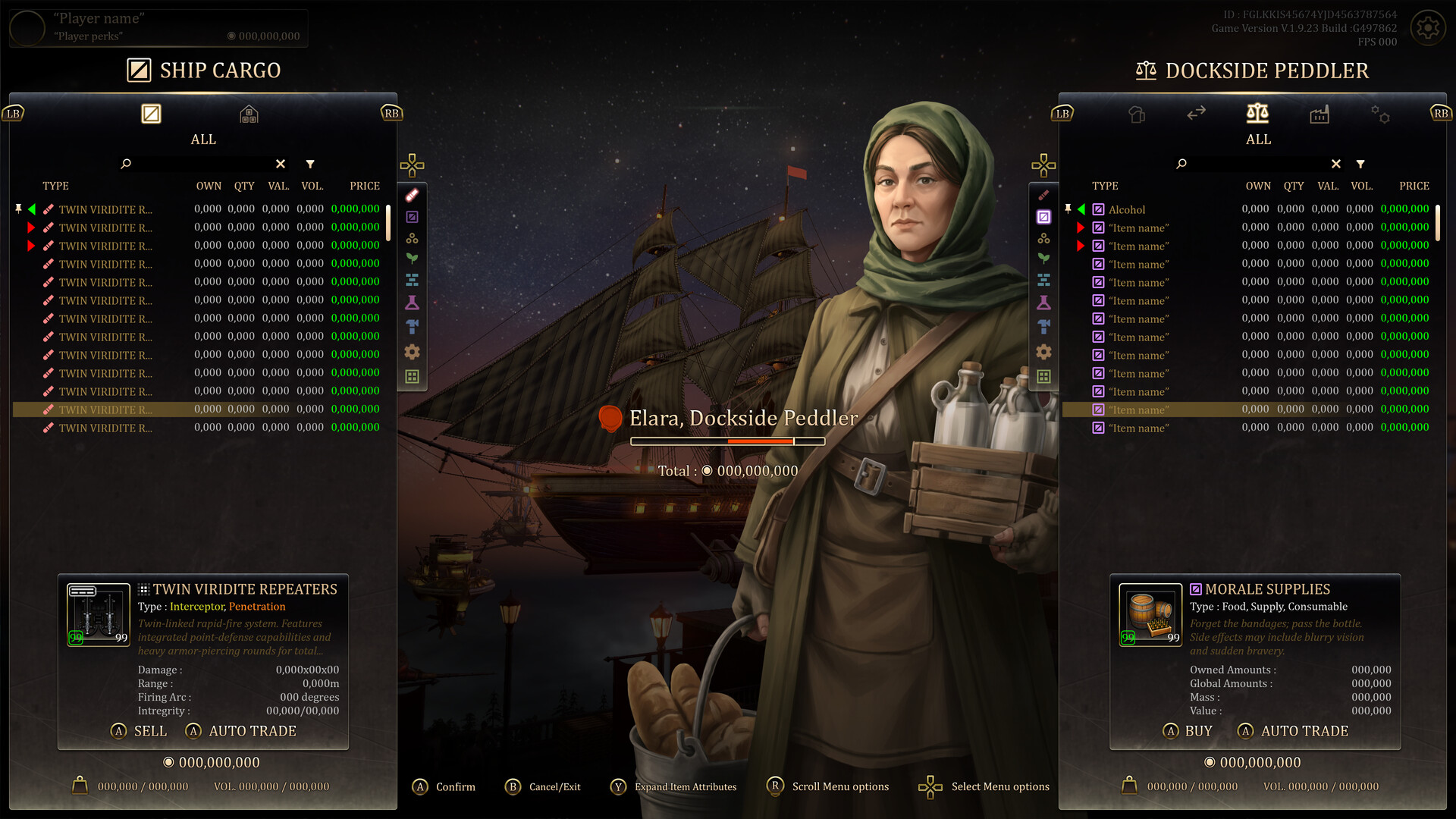Open the plant goods category filter
This screenshot has height=819, width=1456.
1044,259
